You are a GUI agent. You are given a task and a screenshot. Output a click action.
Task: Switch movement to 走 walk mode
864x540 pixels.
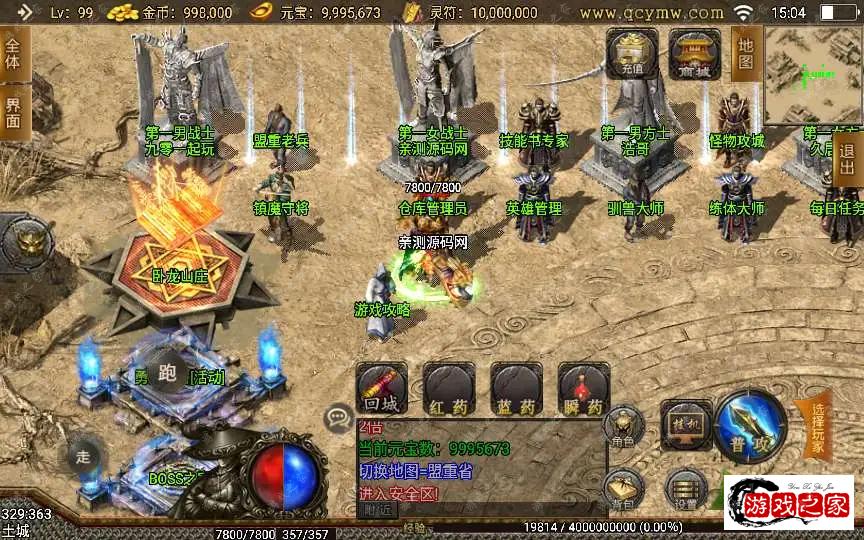pyautogui.click(x=84, y=457)
